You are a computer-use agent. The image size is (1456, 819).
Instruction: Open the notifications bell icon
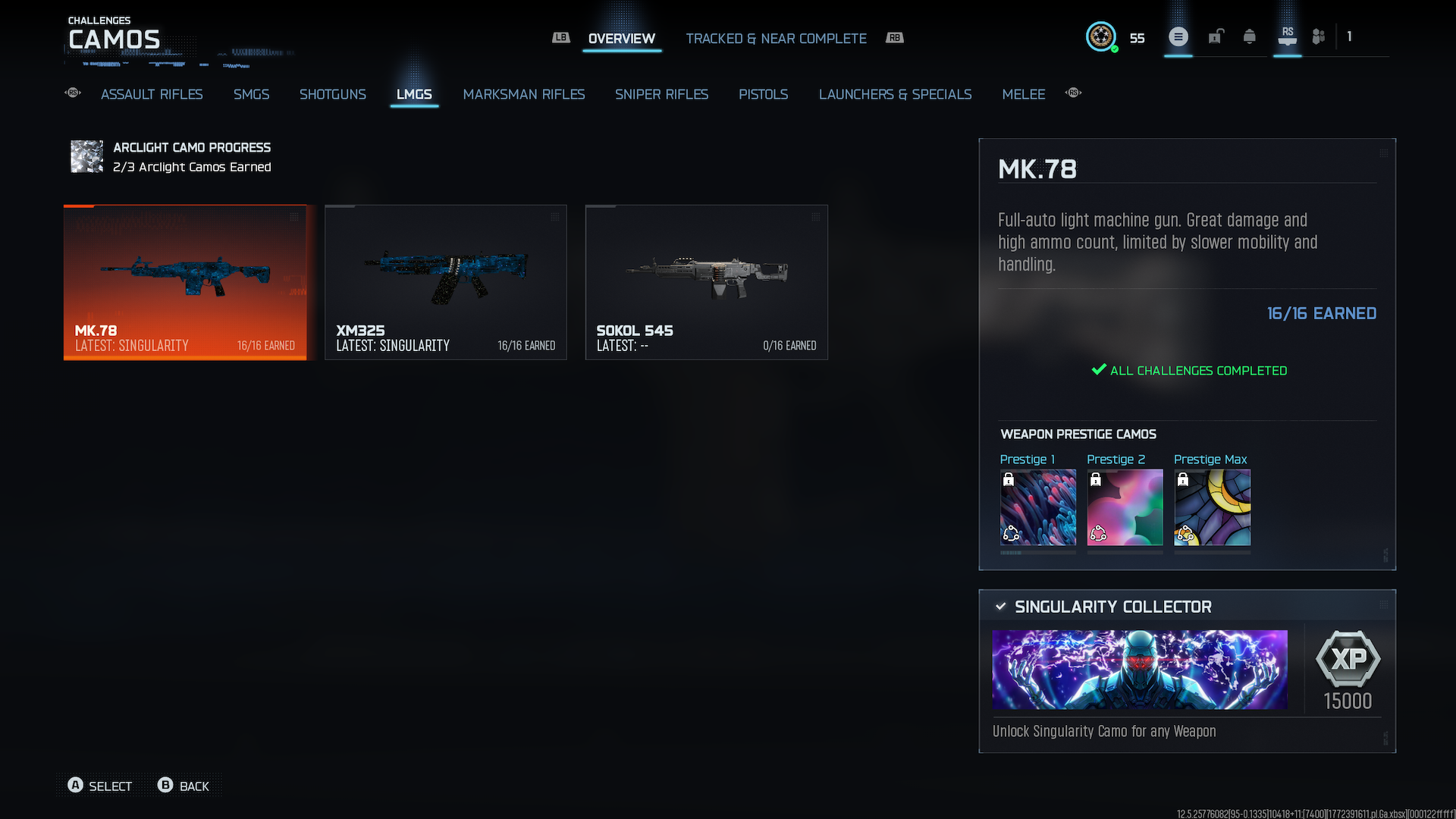[1249, 36]
